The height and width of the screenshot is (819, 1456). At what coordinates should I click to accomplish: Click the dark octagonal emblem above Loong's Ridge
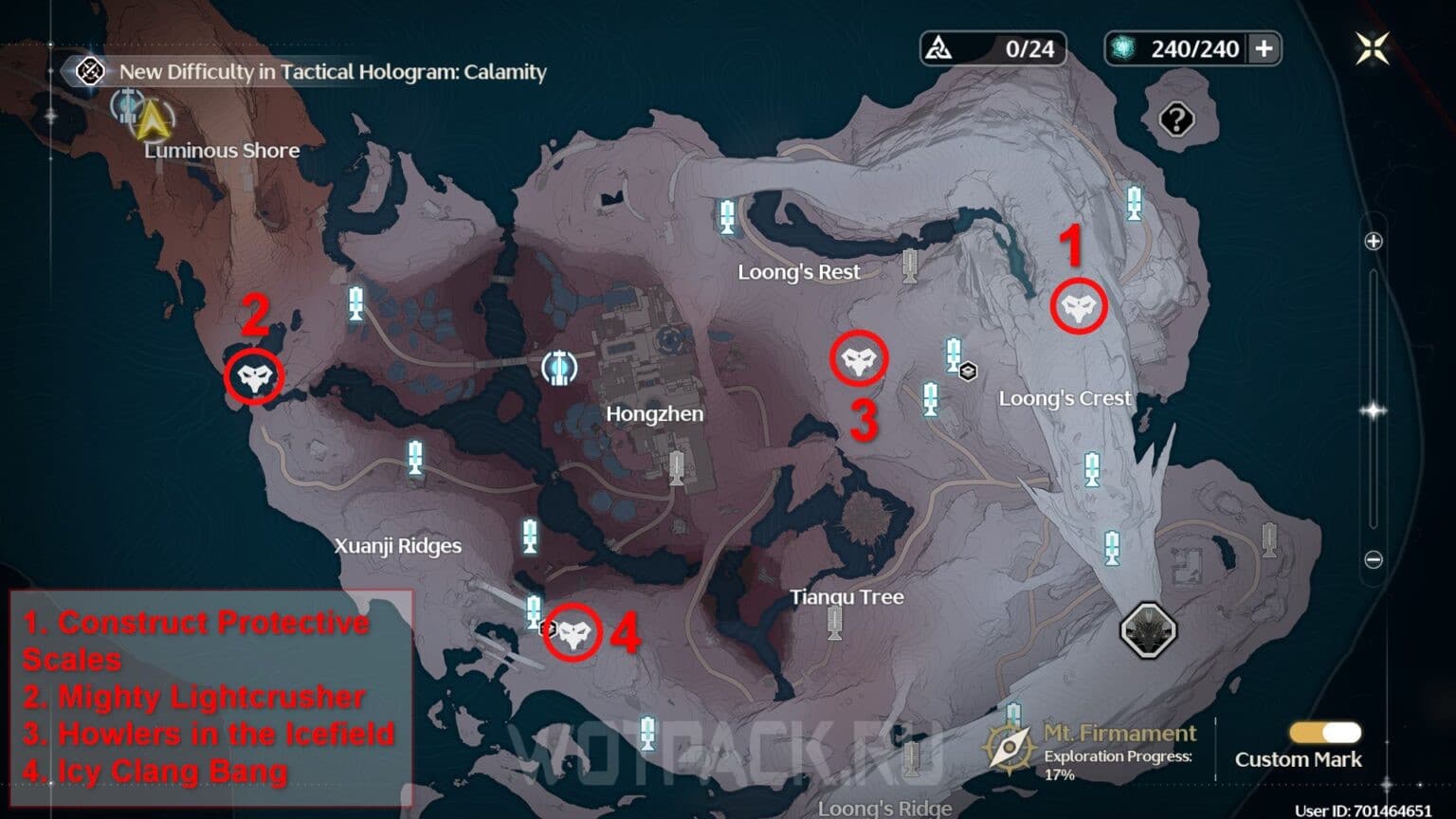1148,628
